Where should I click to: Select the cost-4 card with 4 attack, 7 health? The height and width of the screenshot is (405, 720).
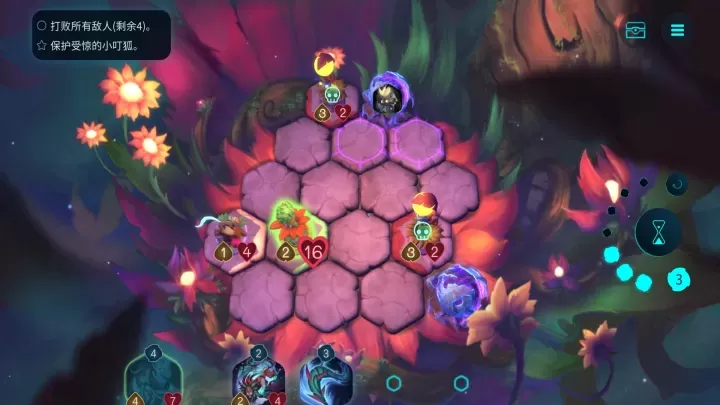[153, 380]
